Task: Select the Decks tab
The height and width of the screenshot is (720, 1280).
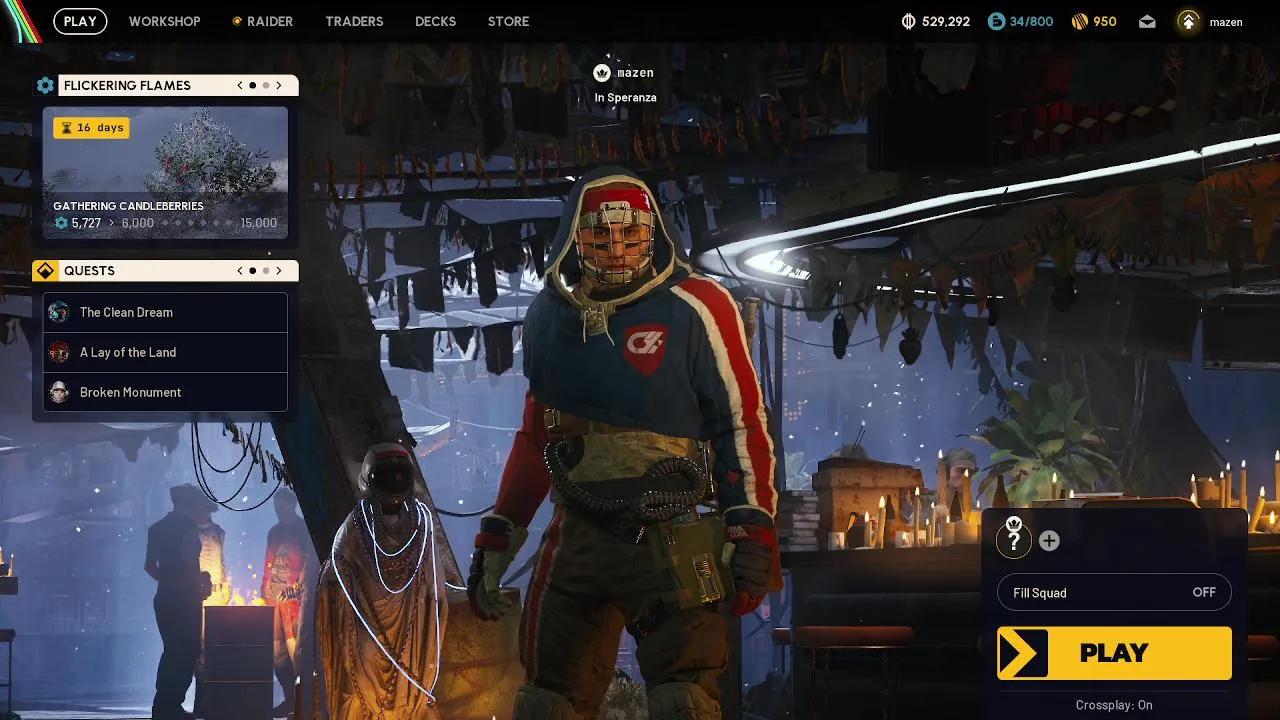Action: click(x=435, y=21)
